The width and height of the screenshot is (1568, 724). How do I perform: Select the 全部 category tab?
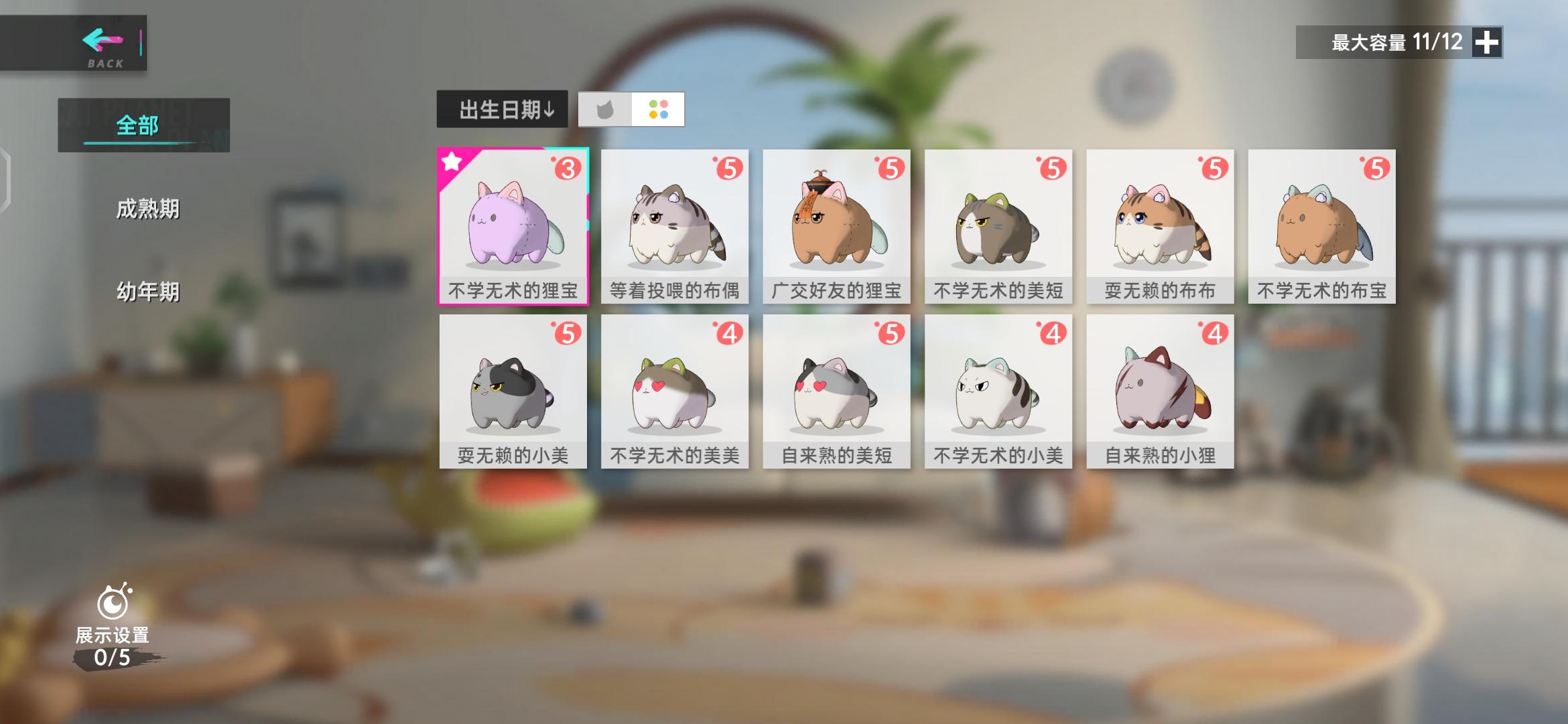[x=138, y=123]
